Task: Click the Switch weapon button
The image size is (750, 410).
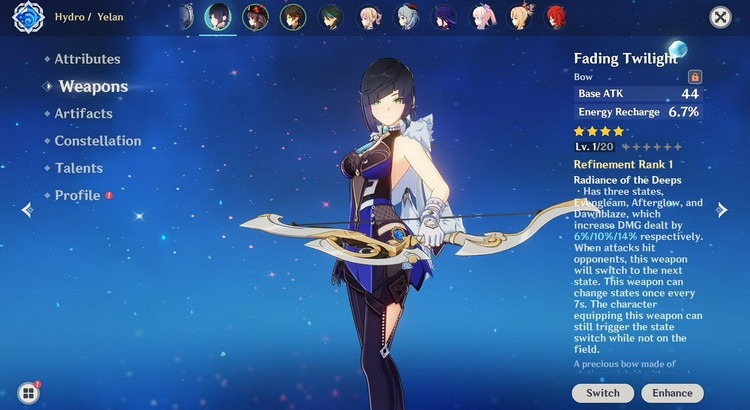Action: click(x=603, y=393)
